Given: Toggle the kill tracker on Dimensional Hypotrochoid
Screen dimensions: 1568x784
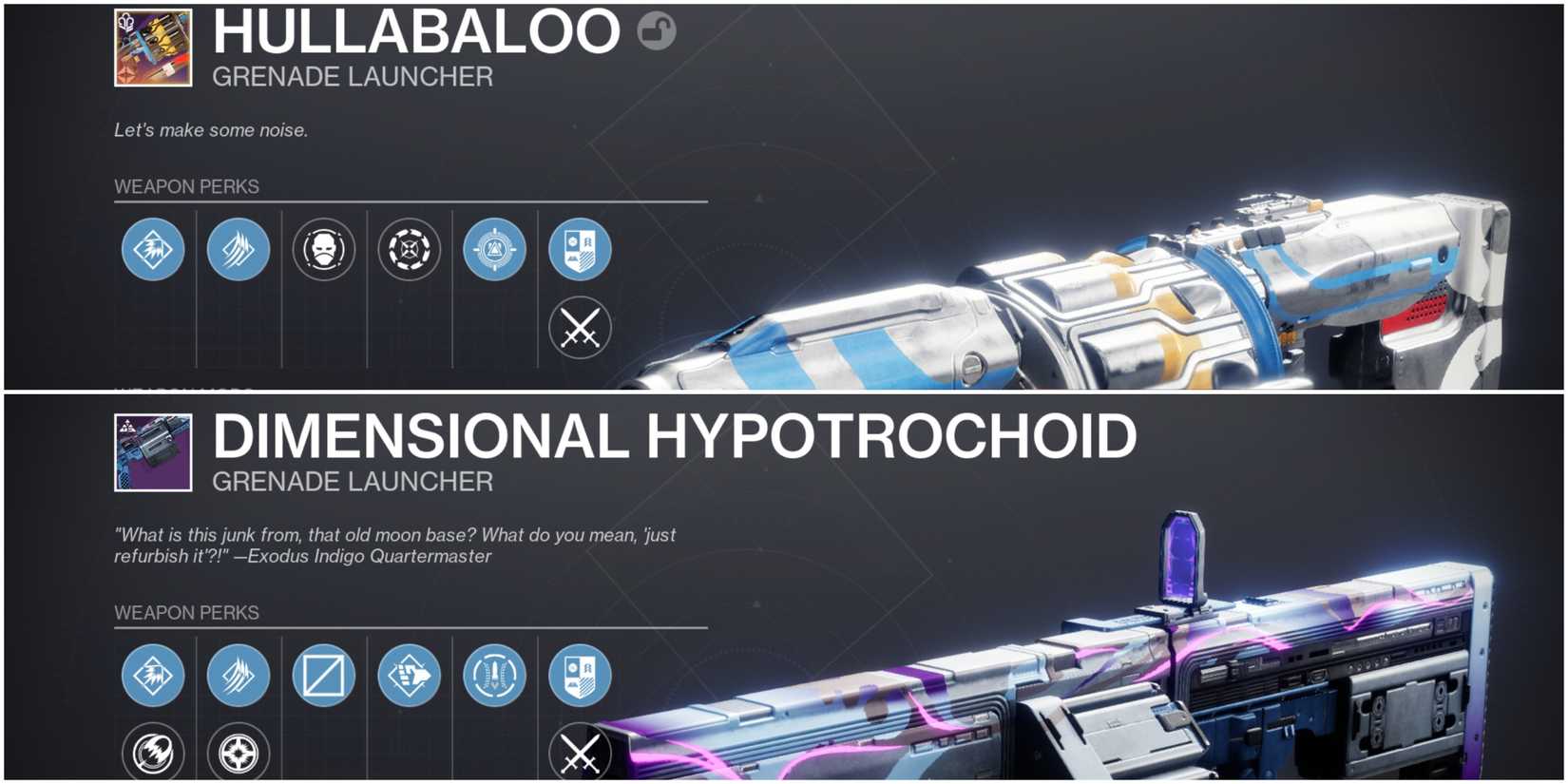Looking at the screenshot, I should click(x=581, y=755).
